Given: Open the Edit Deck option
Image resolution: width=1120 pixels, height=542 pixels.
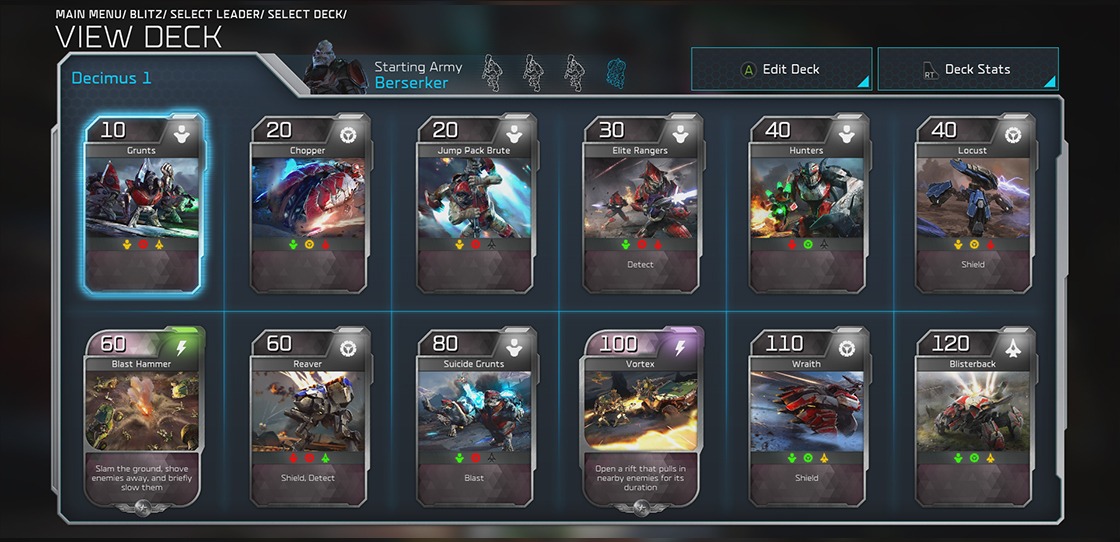Looking at the screenshot, I should [781, 69].
